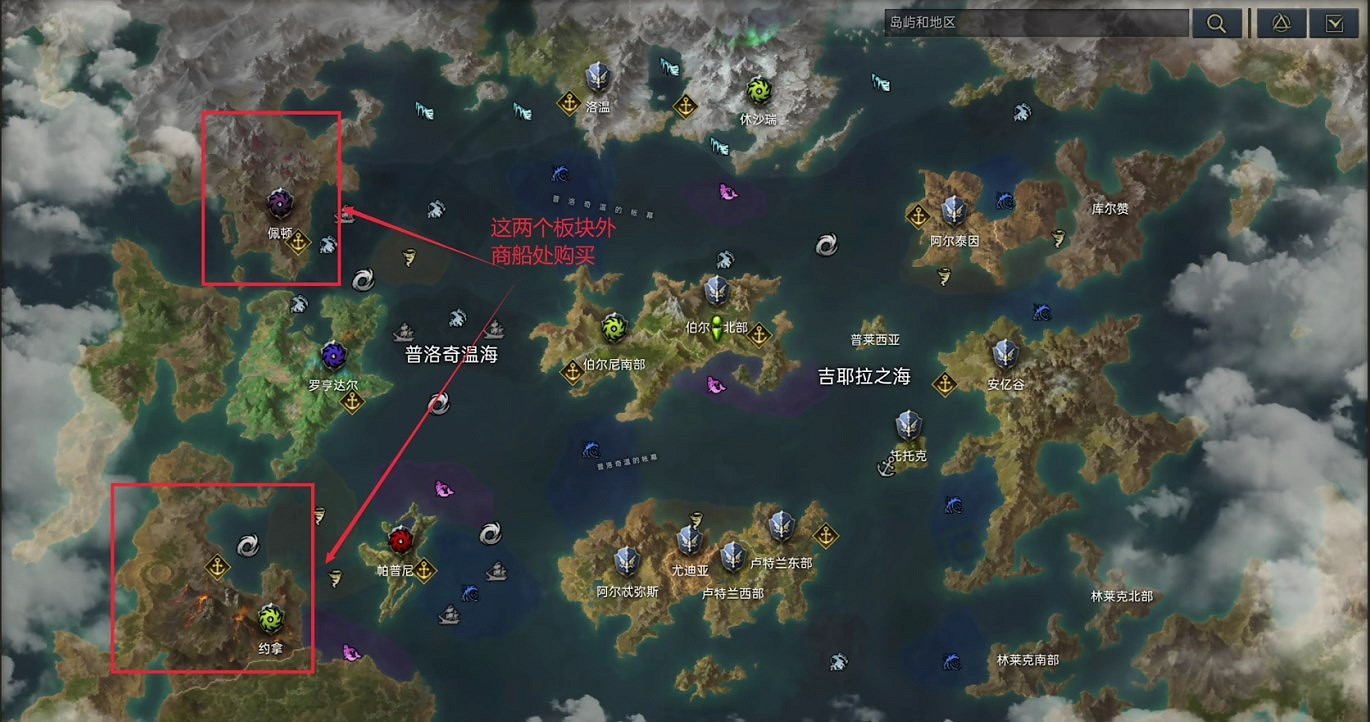Click the 托托伊克 island emblem
This screenshot has width=1370, height=722.
coord(909,425)
